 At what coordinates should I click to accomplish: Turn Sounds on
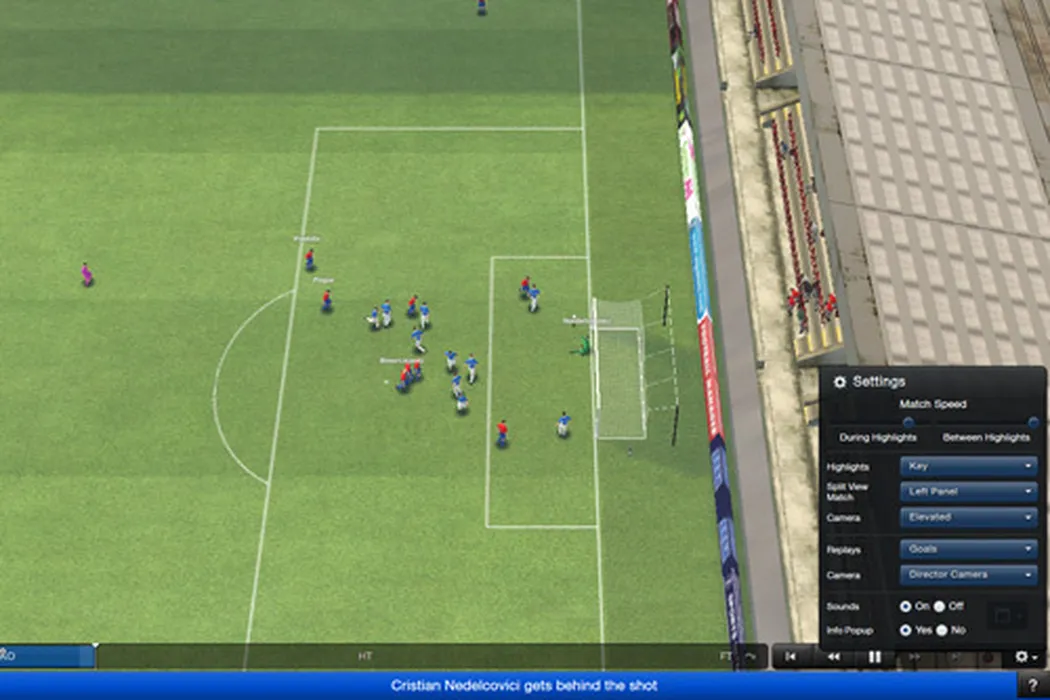pyautogui.click(x=906, y=606)
